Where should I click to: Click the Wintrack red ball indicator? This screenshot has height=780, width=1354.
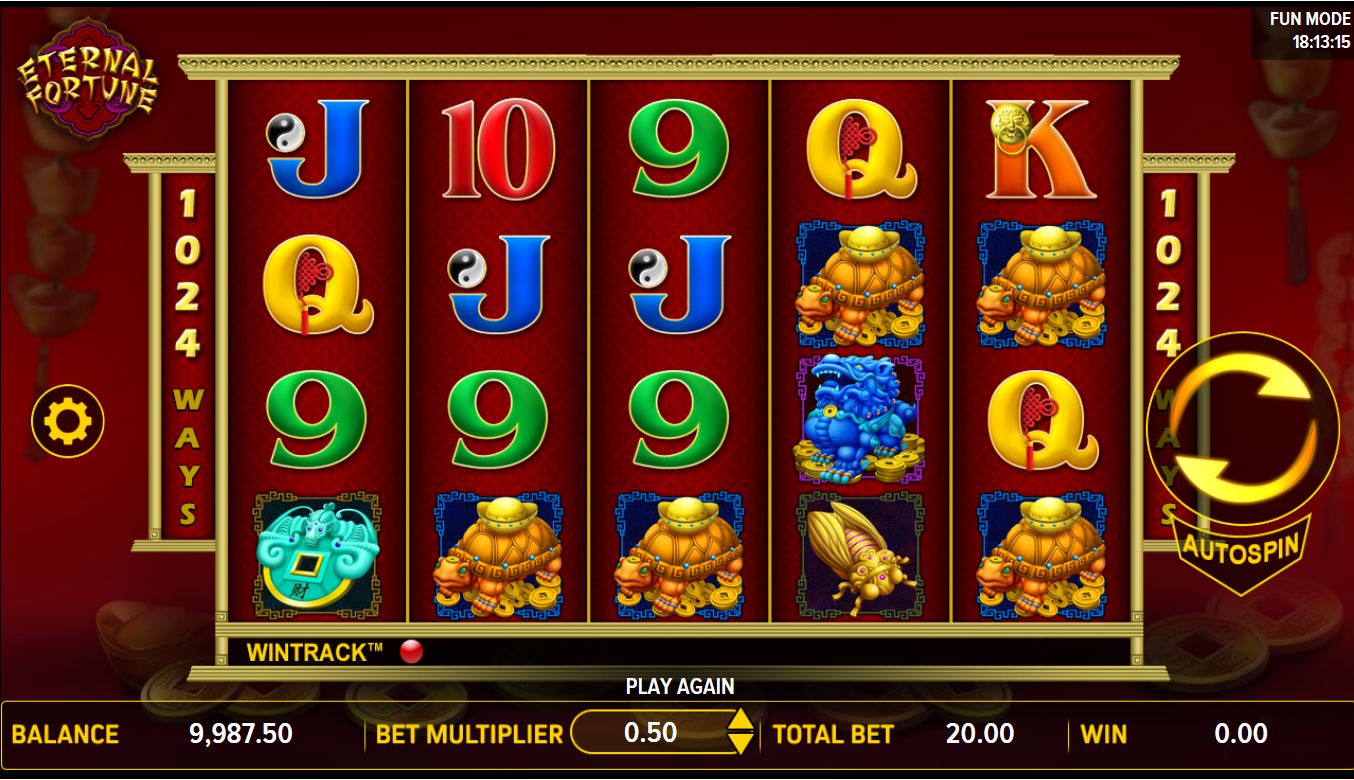pos(411,653)
